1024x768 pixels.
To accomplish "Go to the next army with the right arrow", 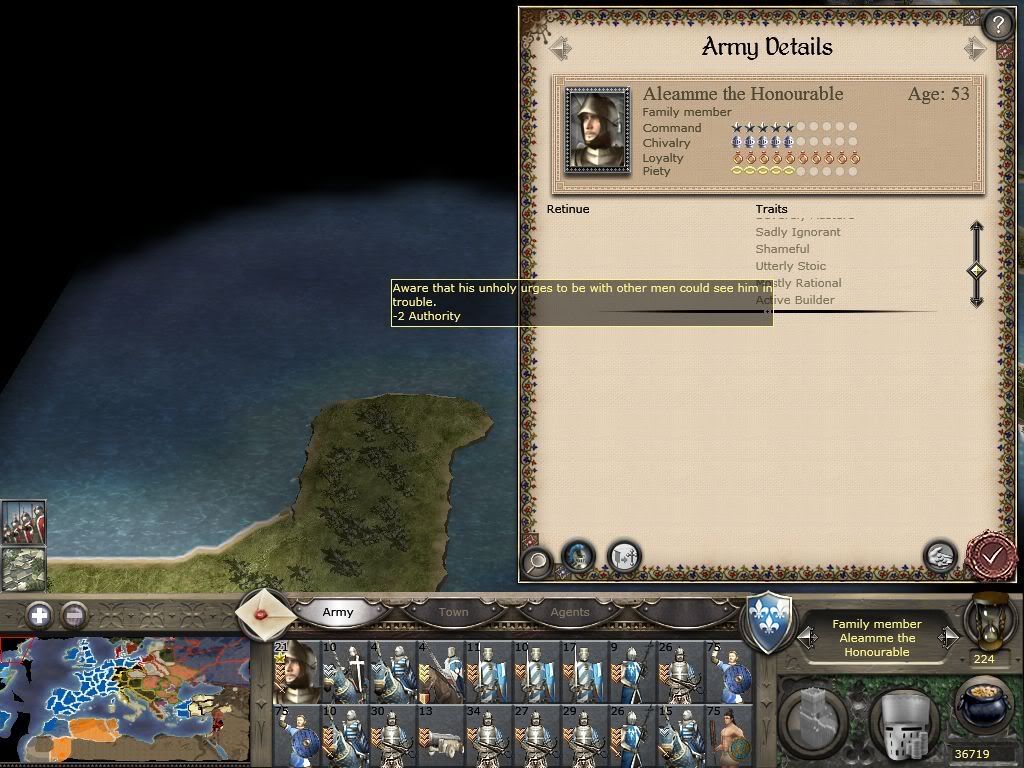I will click(x=975, y=48).
